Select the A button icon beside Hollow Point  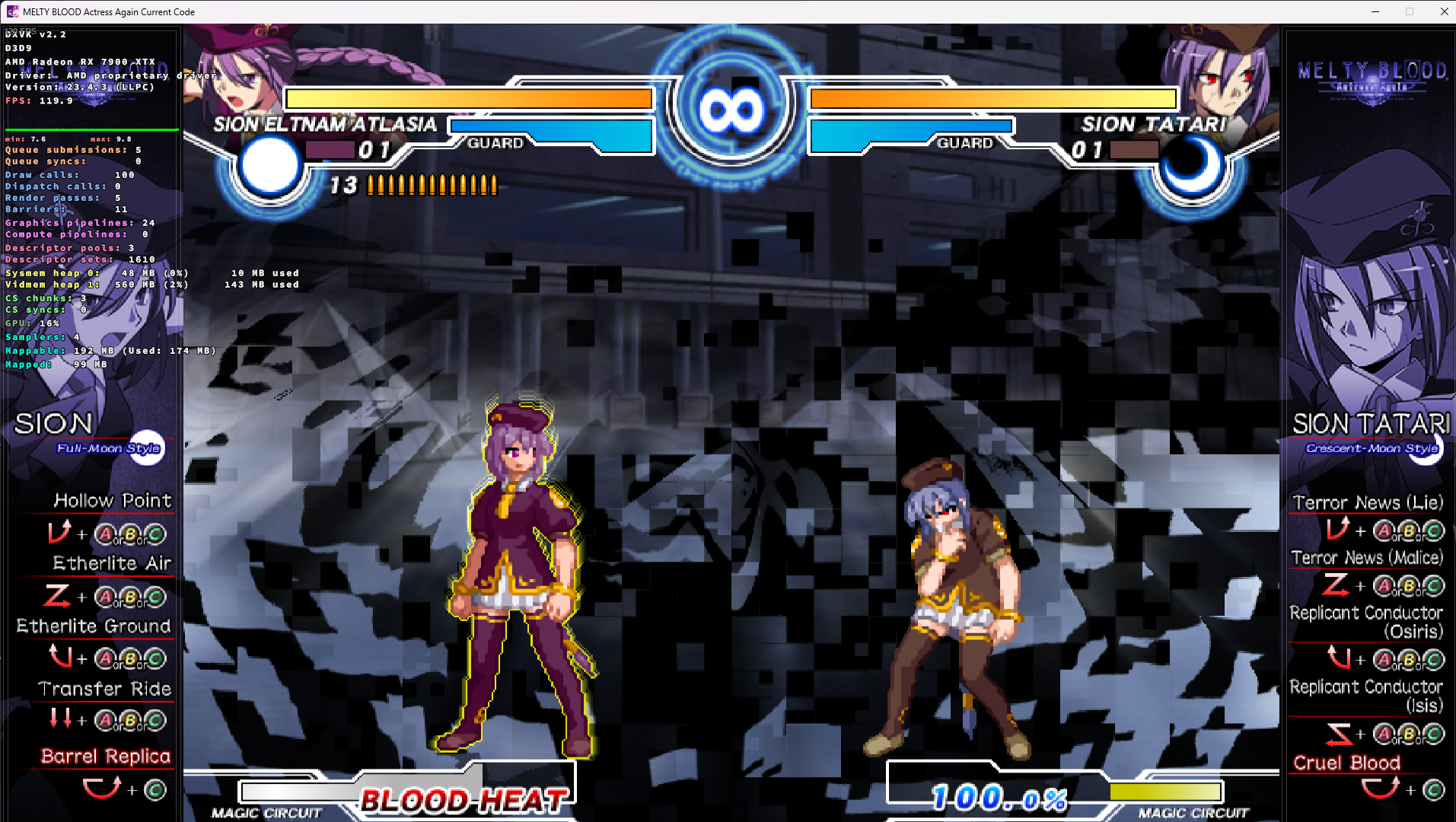pos(104,534)
